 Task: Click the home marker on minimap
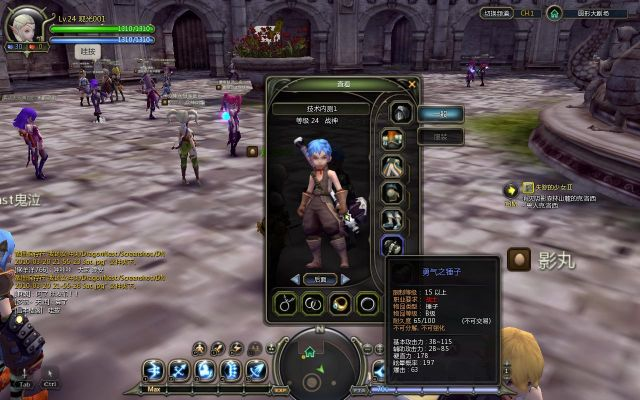pos(310,353)
